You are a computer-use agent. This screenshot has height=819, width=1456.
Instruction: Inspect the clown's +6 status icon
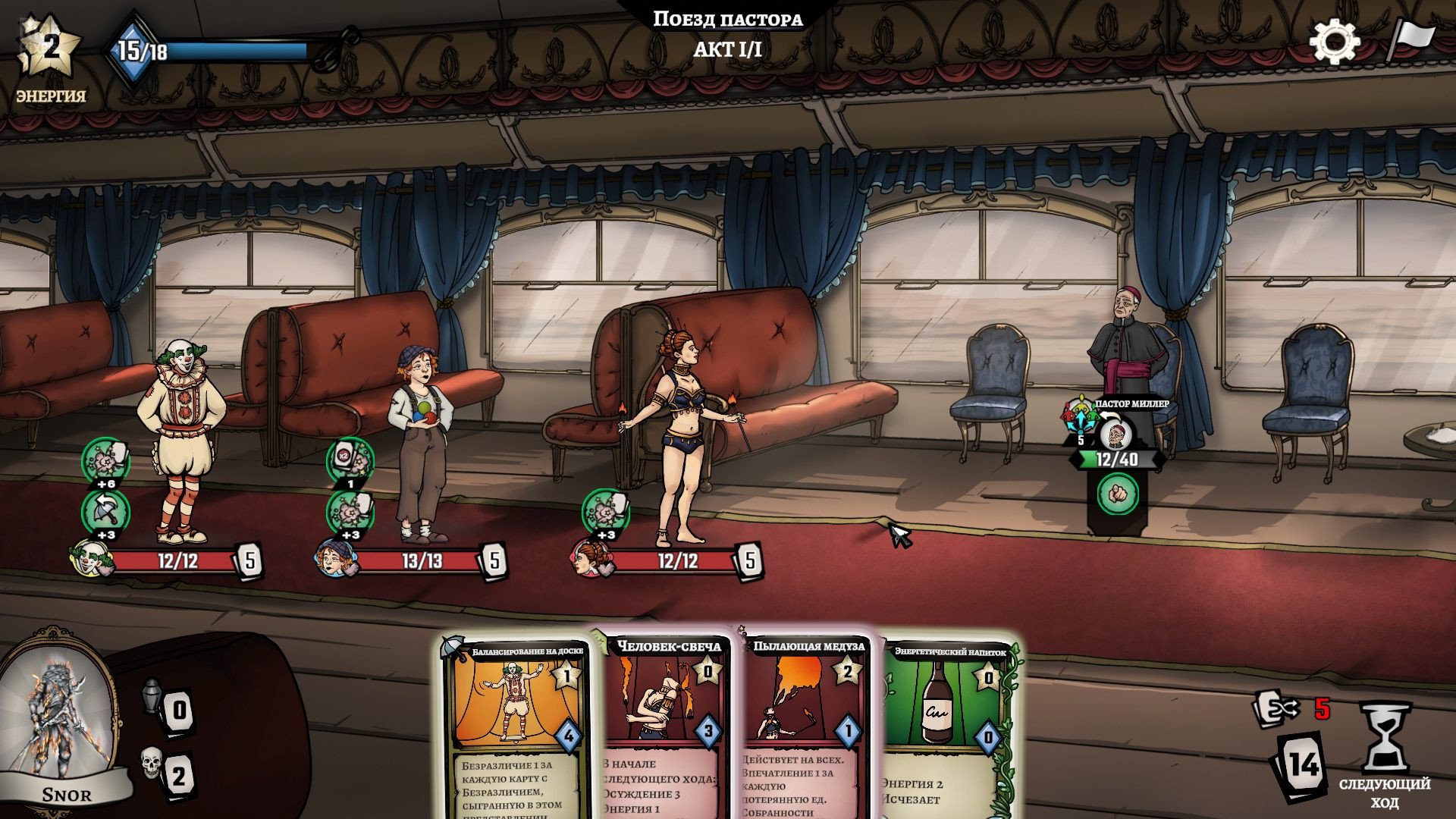point(105,460)
